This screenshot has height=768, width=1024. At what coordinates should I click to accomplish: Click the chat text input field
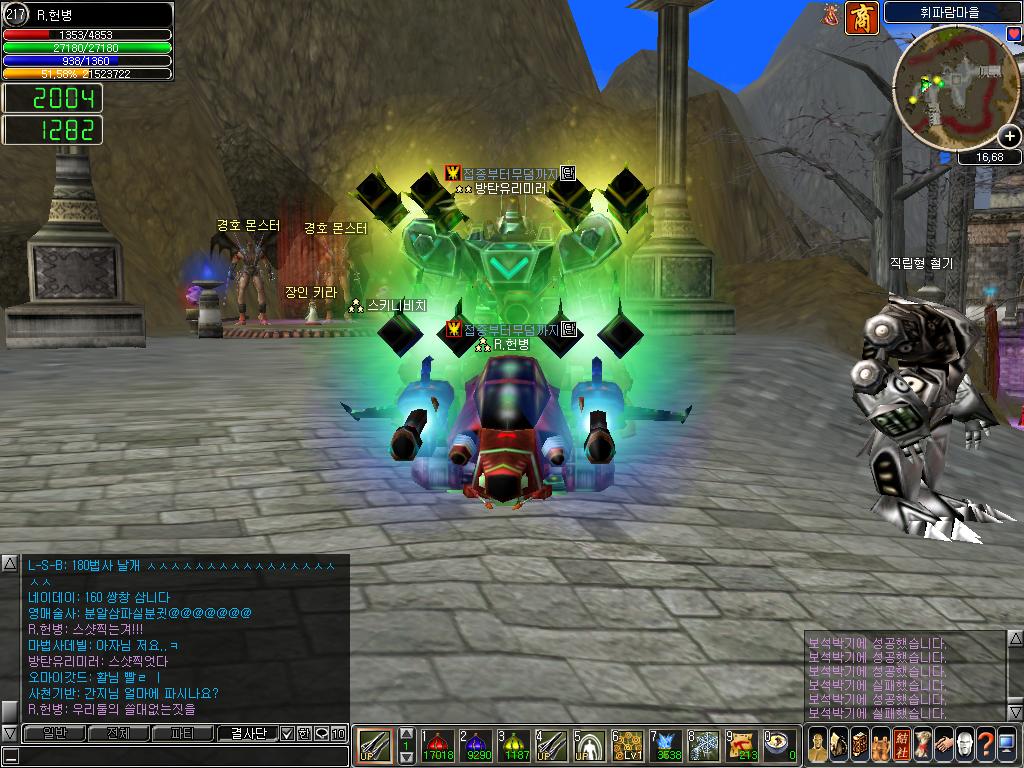coord(175,756)
